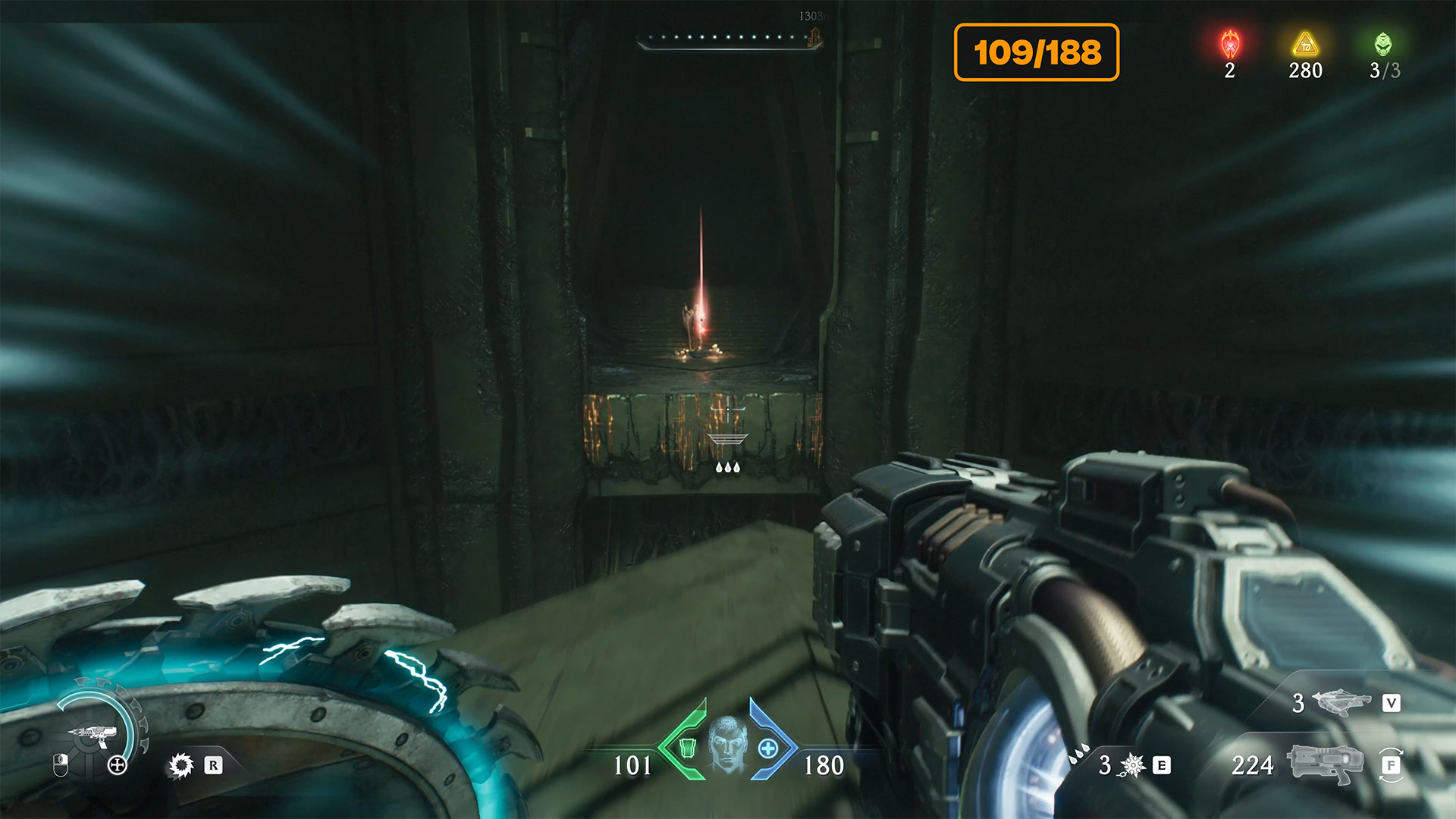The image size is (1456, 819).
Task: Click the compass bar at the top
Action: coord(728,38)
